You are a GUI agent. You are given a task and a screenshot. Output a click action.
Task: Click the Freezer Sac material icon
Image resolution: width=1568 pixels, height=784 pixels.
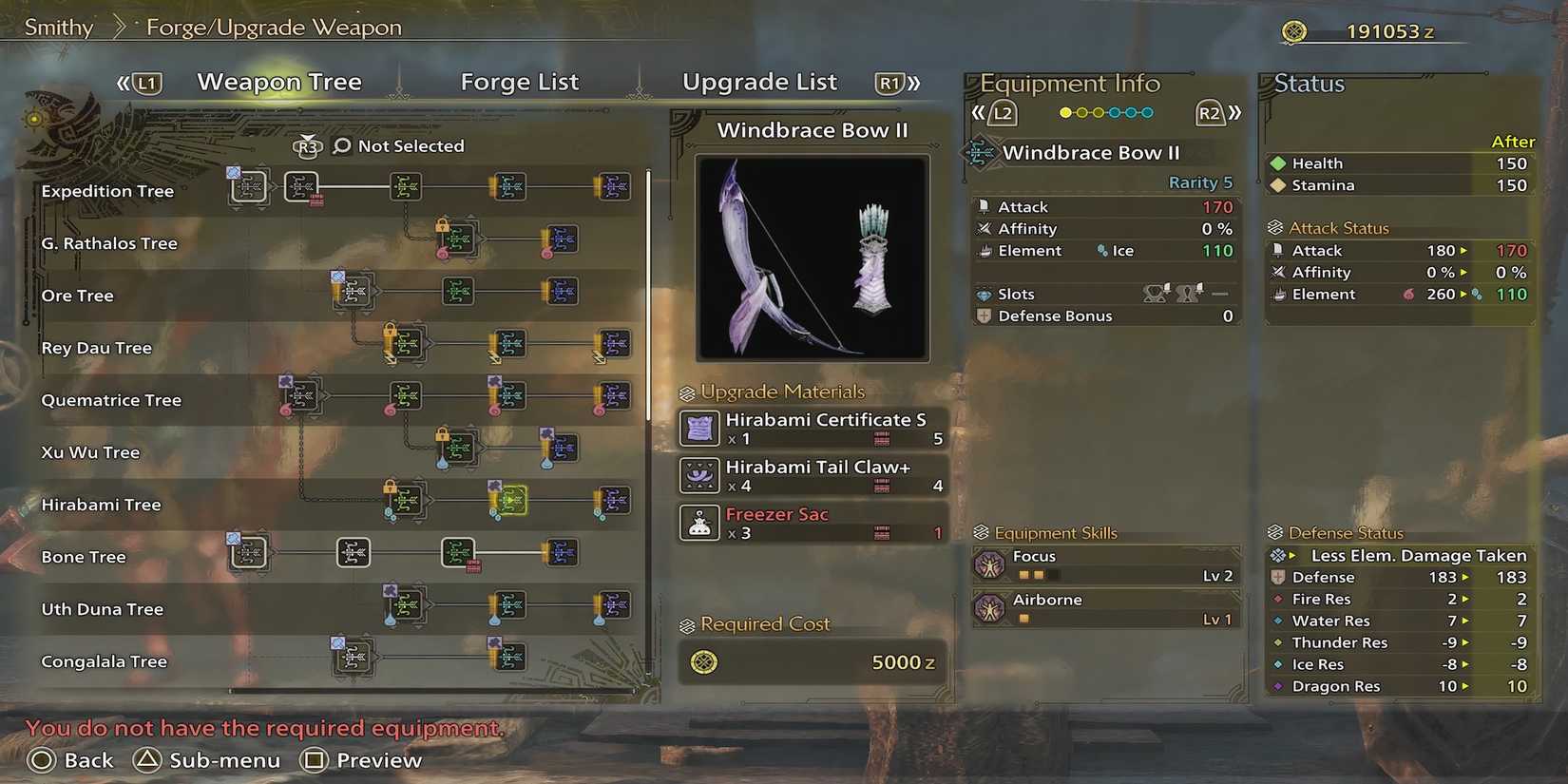tap(698, 523)
